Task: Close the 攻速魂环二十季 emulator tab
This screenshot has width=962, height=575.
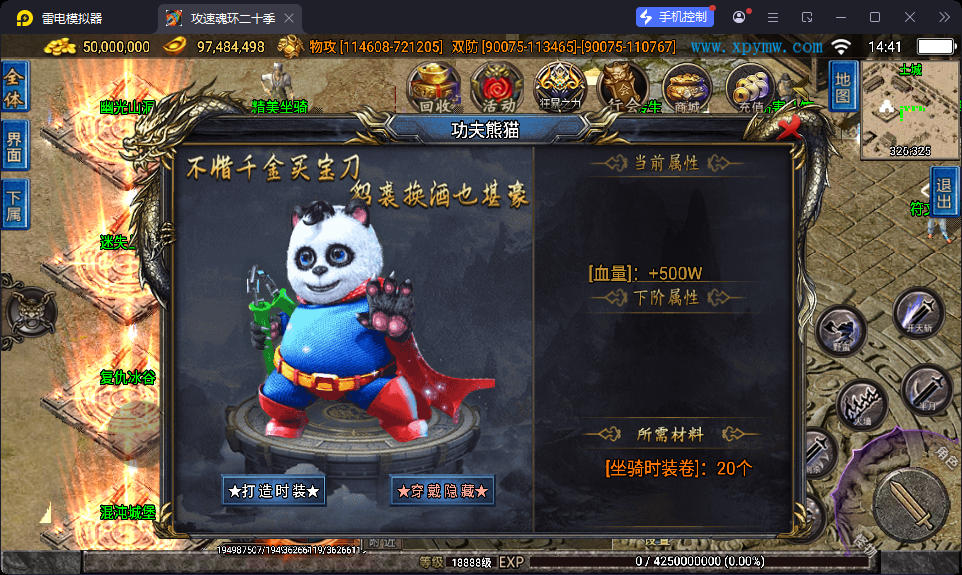Action: pos(289,18)
